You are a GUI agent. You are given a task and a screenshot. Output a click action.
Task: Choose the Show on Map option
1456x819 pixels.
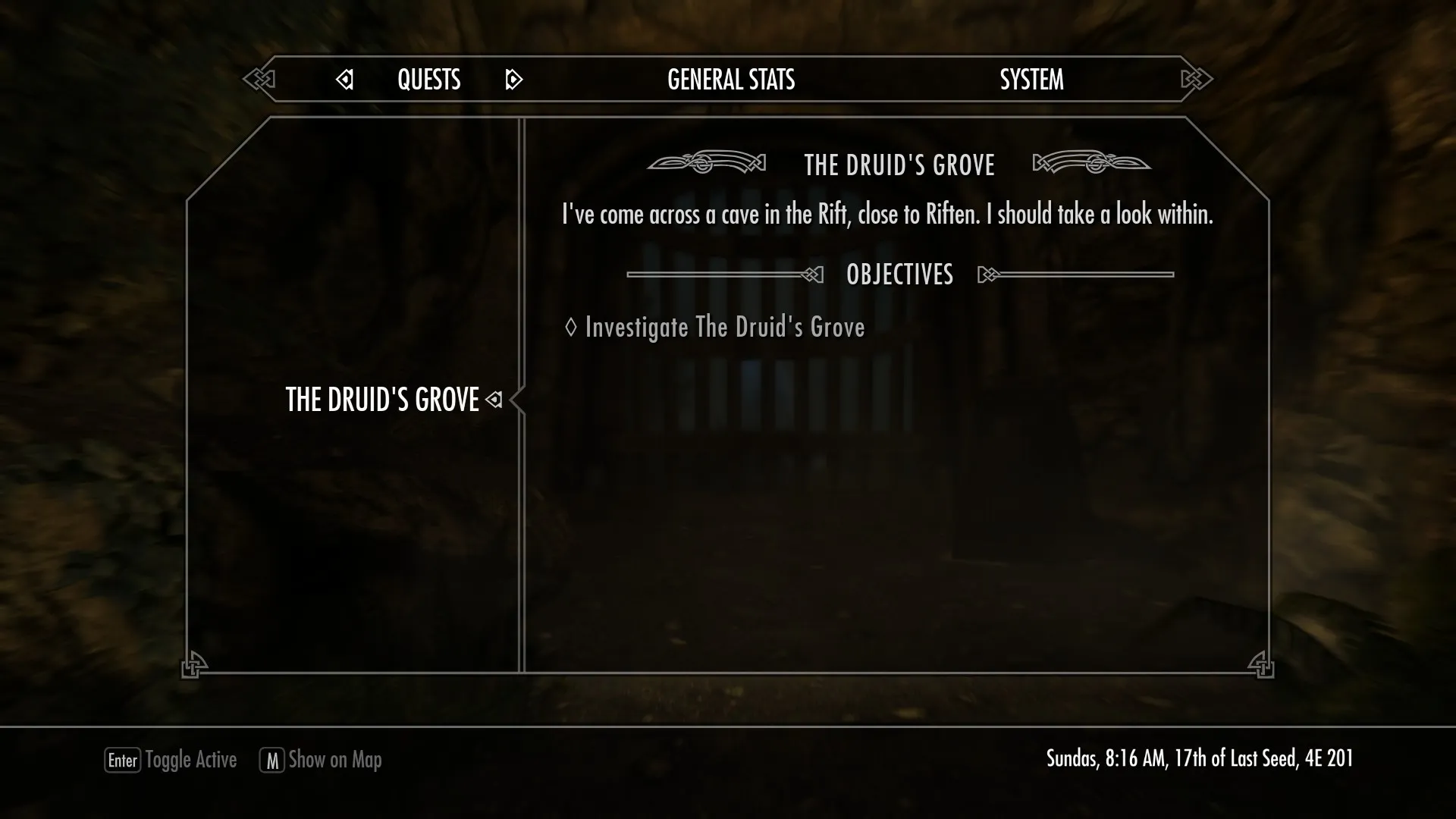coord(321,760)
